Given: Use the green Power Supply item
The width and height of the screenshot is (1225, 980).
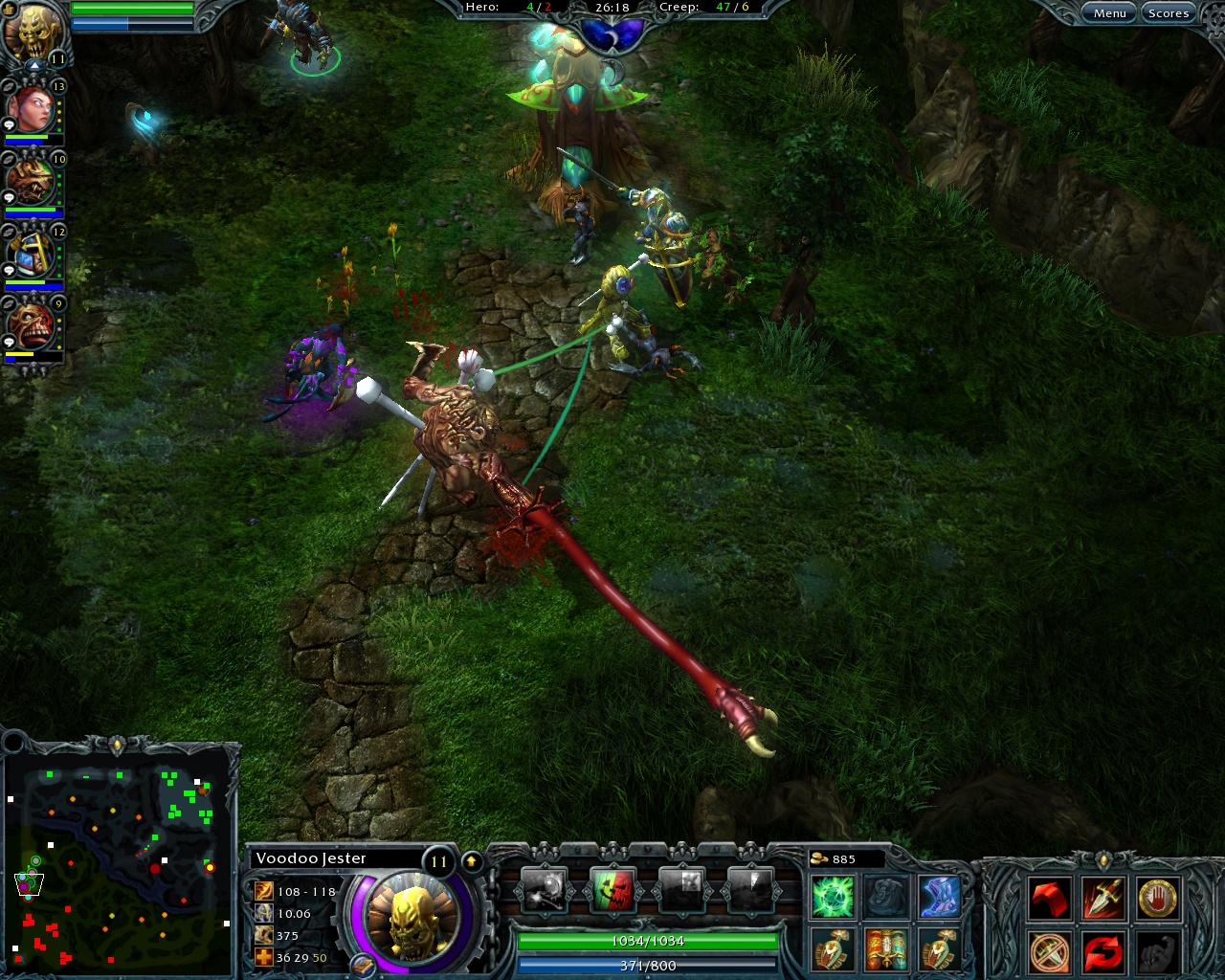Looking at the screenshot, I should [832, 898].
